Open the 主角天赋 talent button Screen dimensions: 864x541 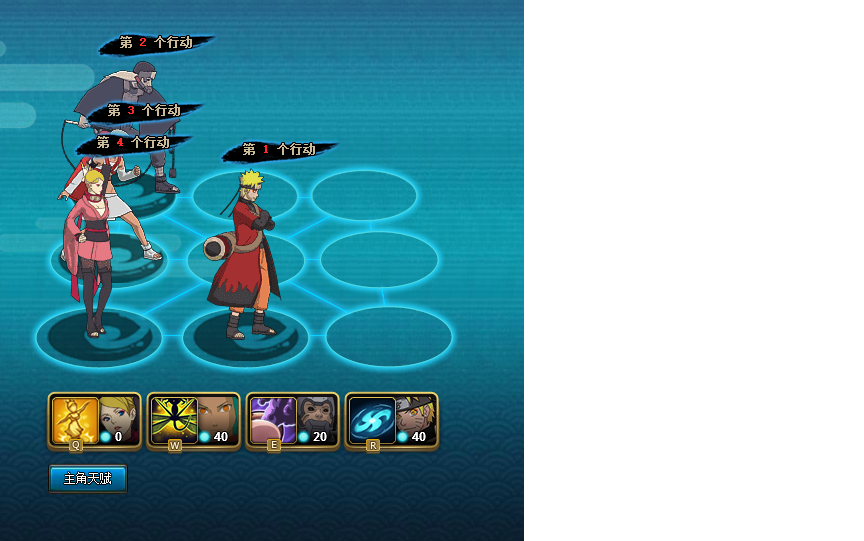88,479
